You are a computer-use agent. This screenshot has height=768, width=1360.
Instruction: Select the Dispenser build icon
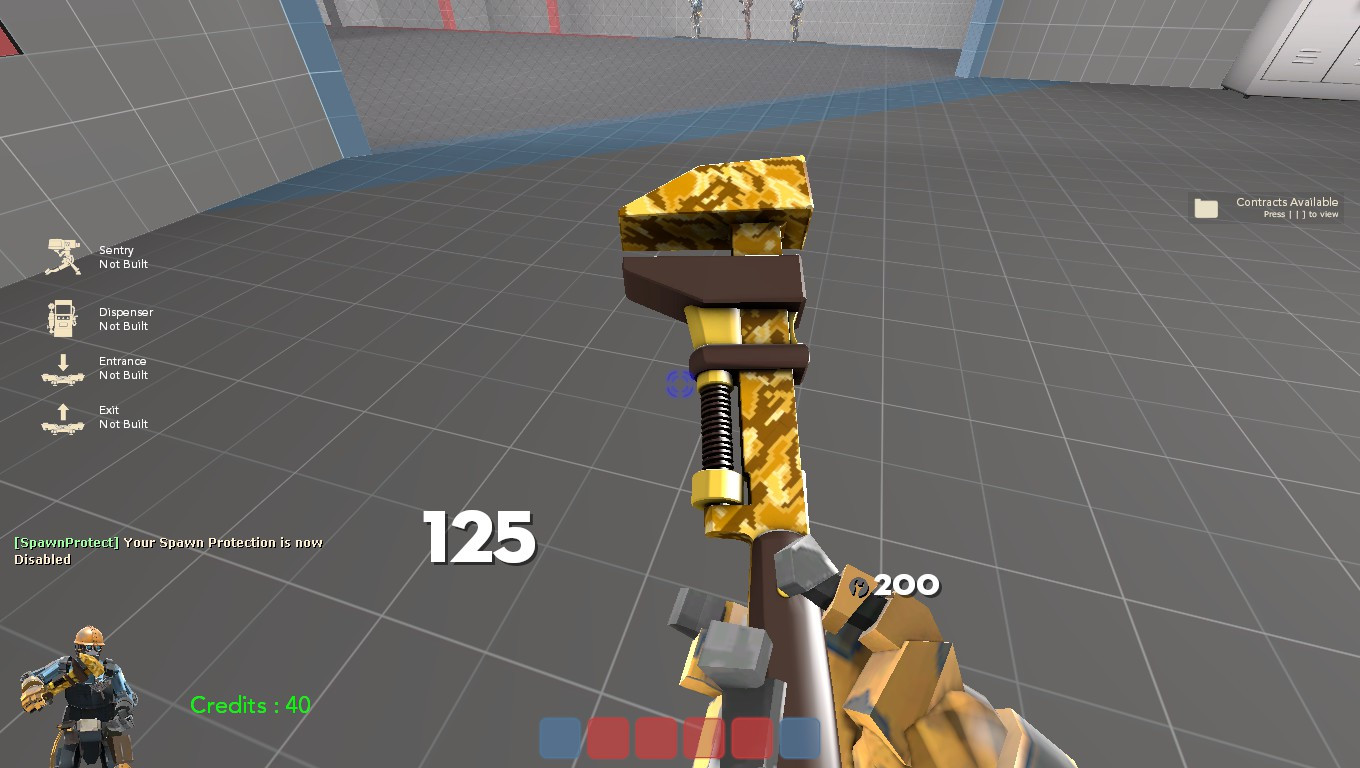click(62, 318)
